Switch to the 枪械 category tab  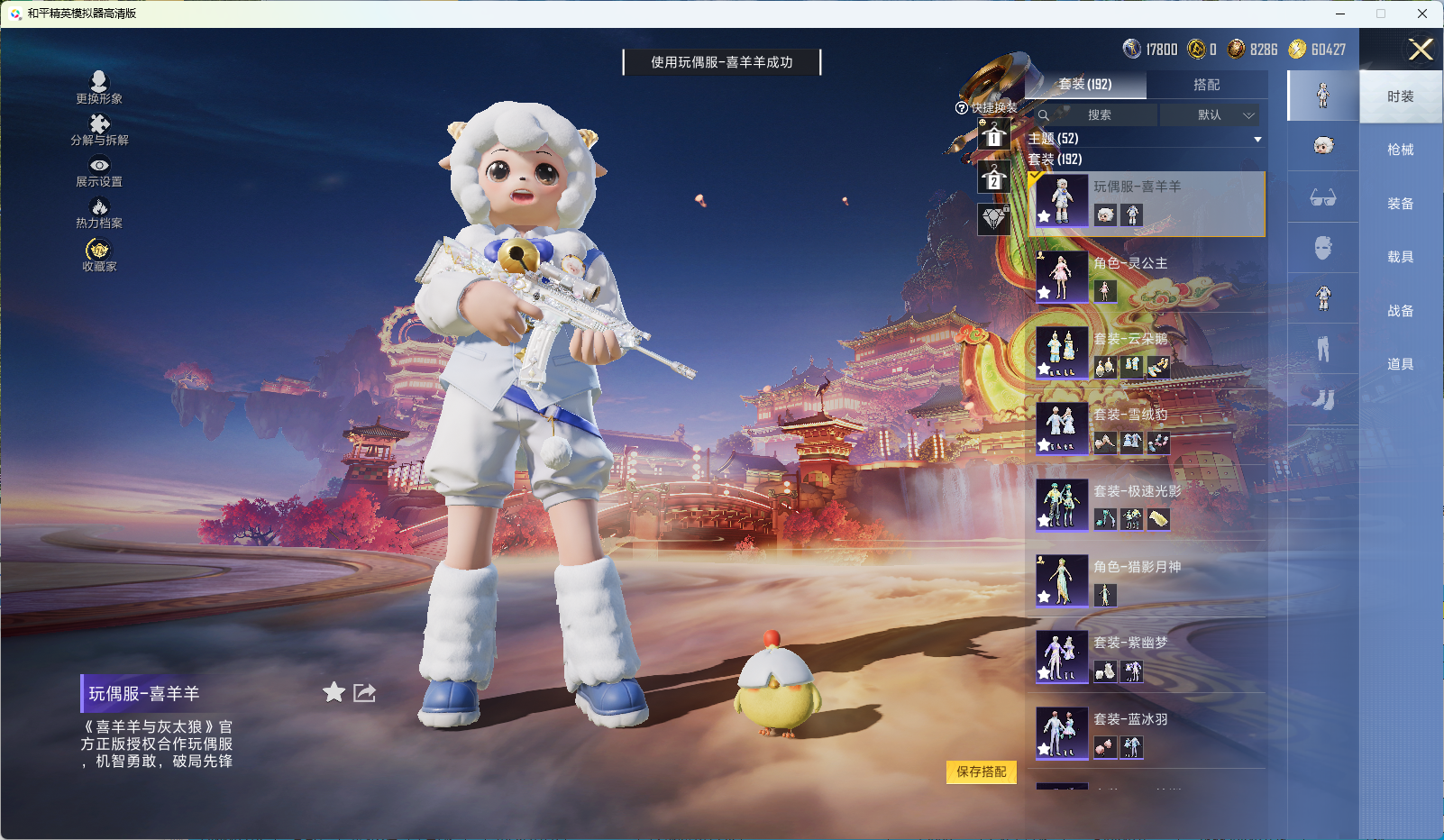pyautogui.click(x=1403, y=149)
